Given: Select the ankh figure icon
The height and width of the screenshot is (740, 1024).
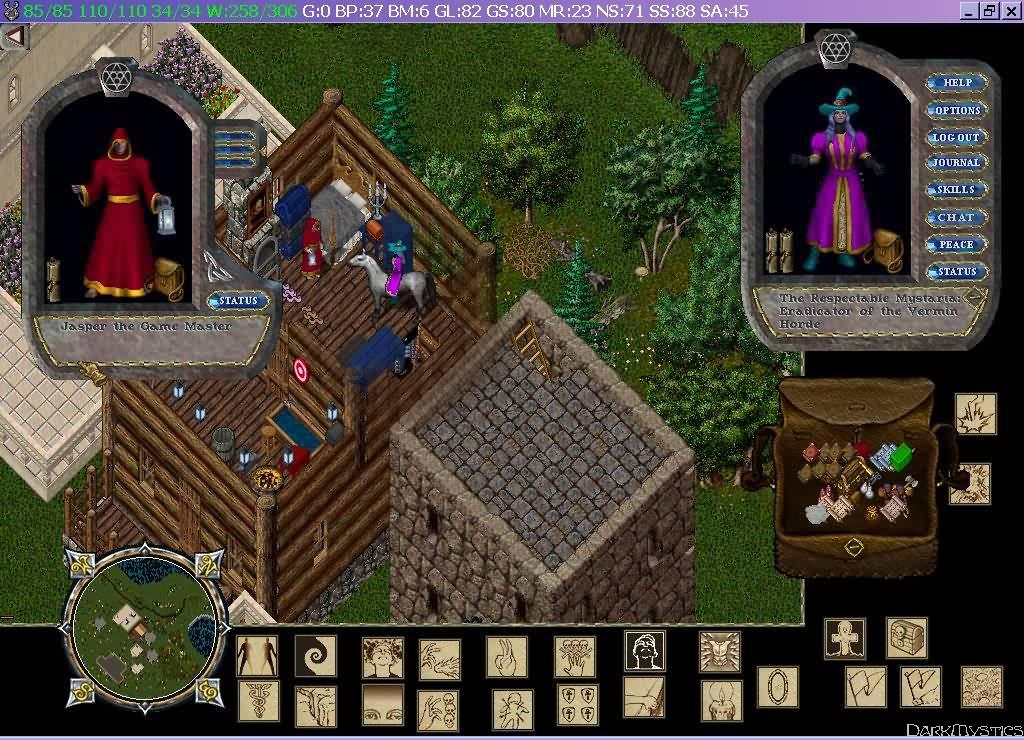Looking at the screenshot, I should [845, 638].
